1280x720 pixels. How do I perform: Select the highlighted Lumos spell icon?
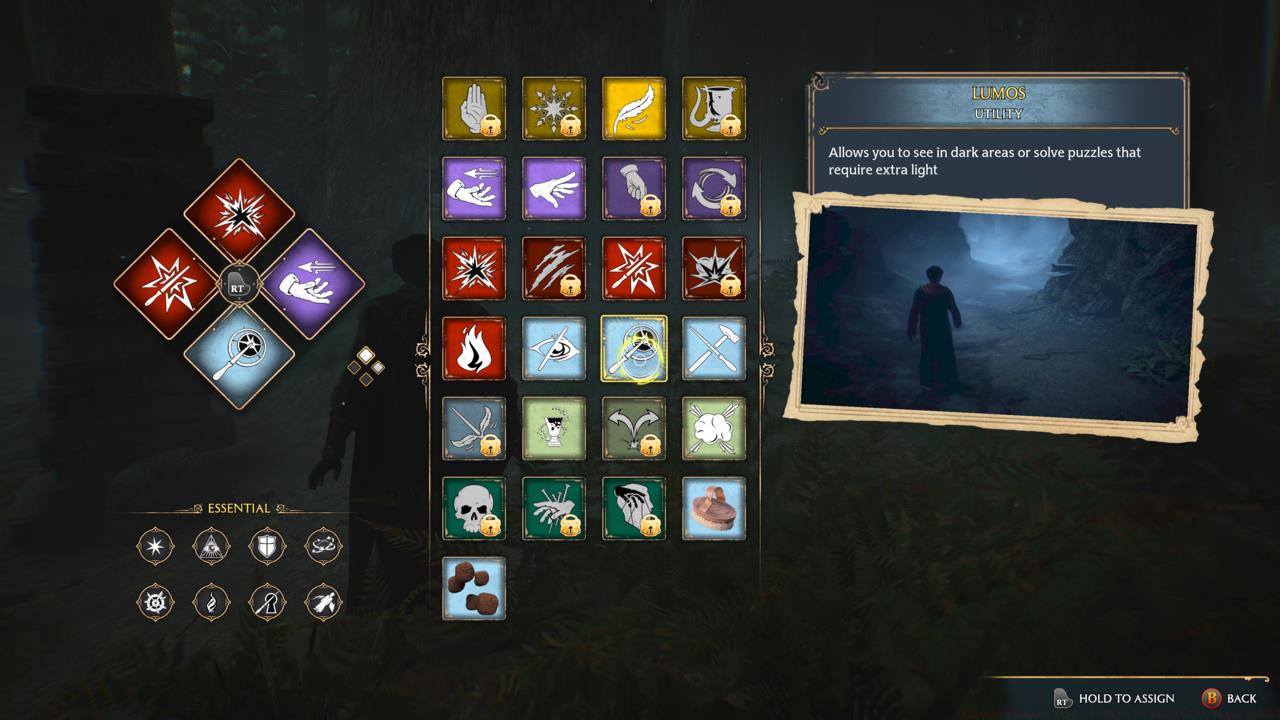[634, 348]
